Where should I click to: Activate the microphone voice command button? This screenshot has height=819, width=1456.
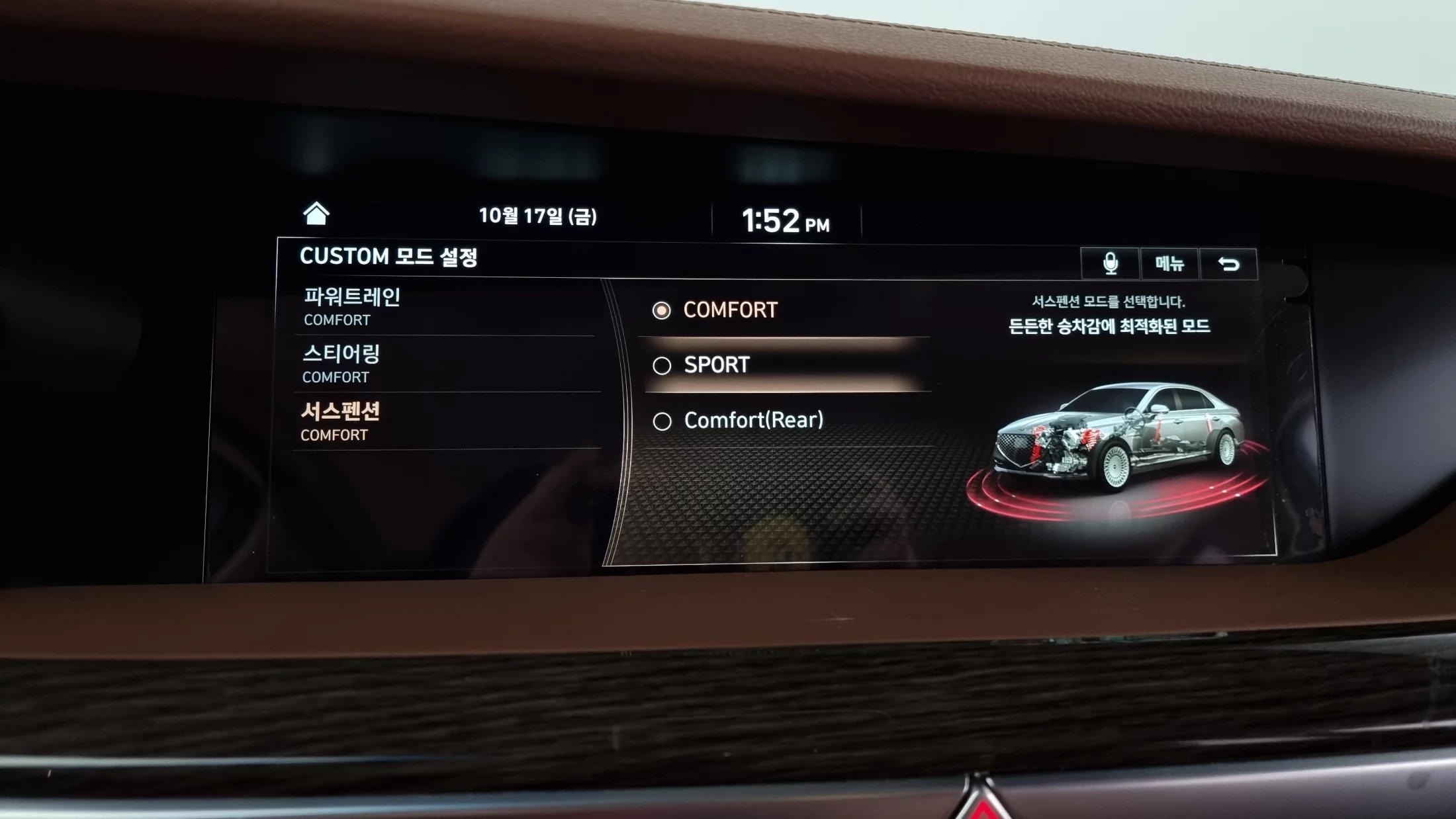click(1111, 263)
